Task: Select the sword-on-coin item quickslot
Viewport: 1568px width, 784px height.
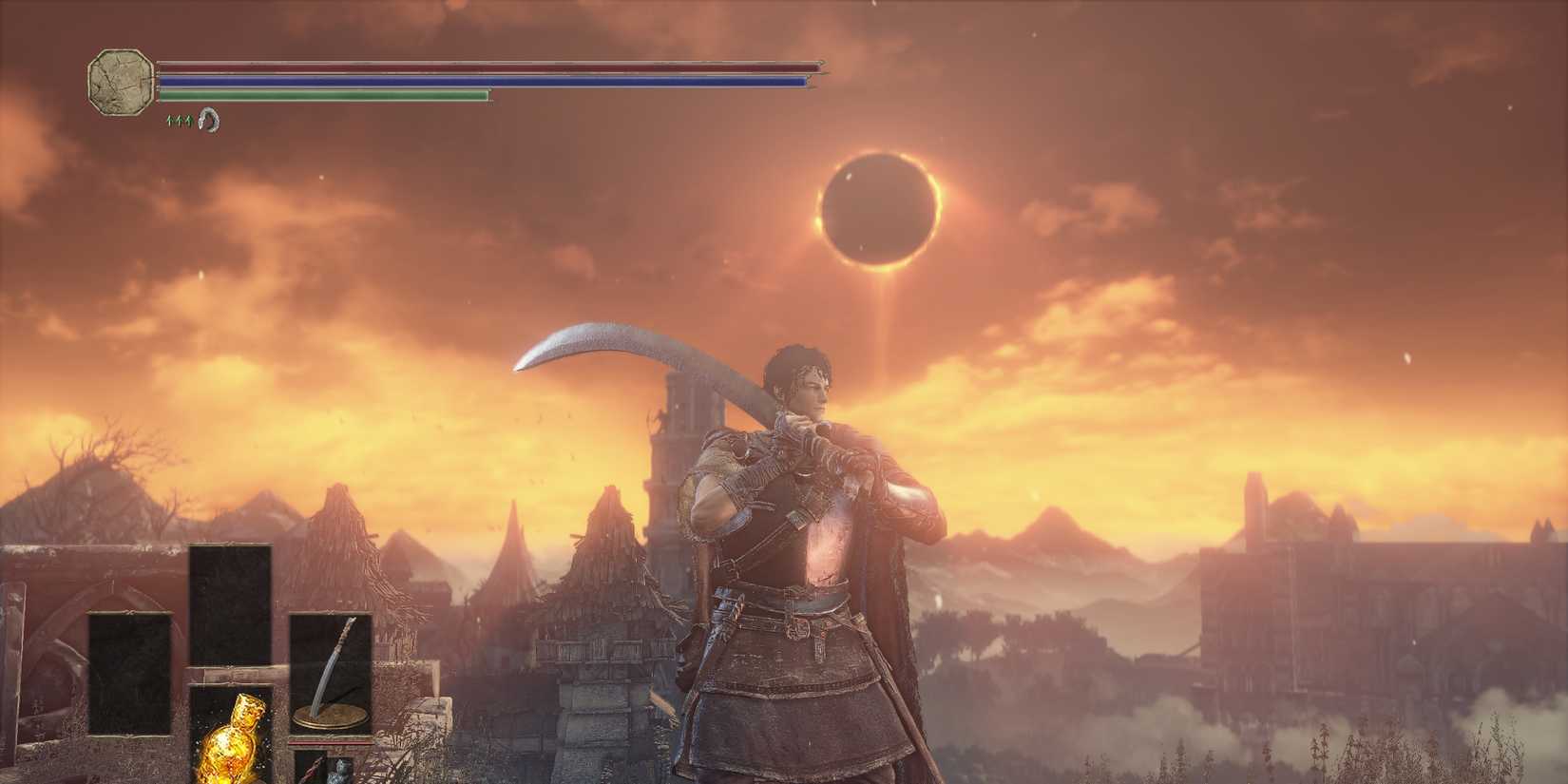Action: 331,665
